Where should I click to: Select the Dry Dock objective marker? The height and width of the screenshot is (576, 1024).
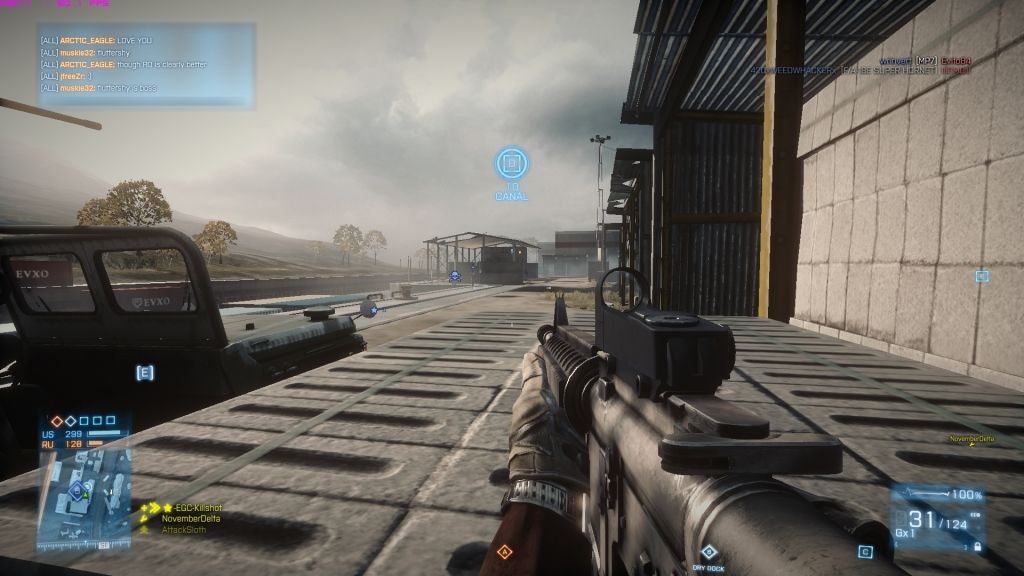(708, 552)
